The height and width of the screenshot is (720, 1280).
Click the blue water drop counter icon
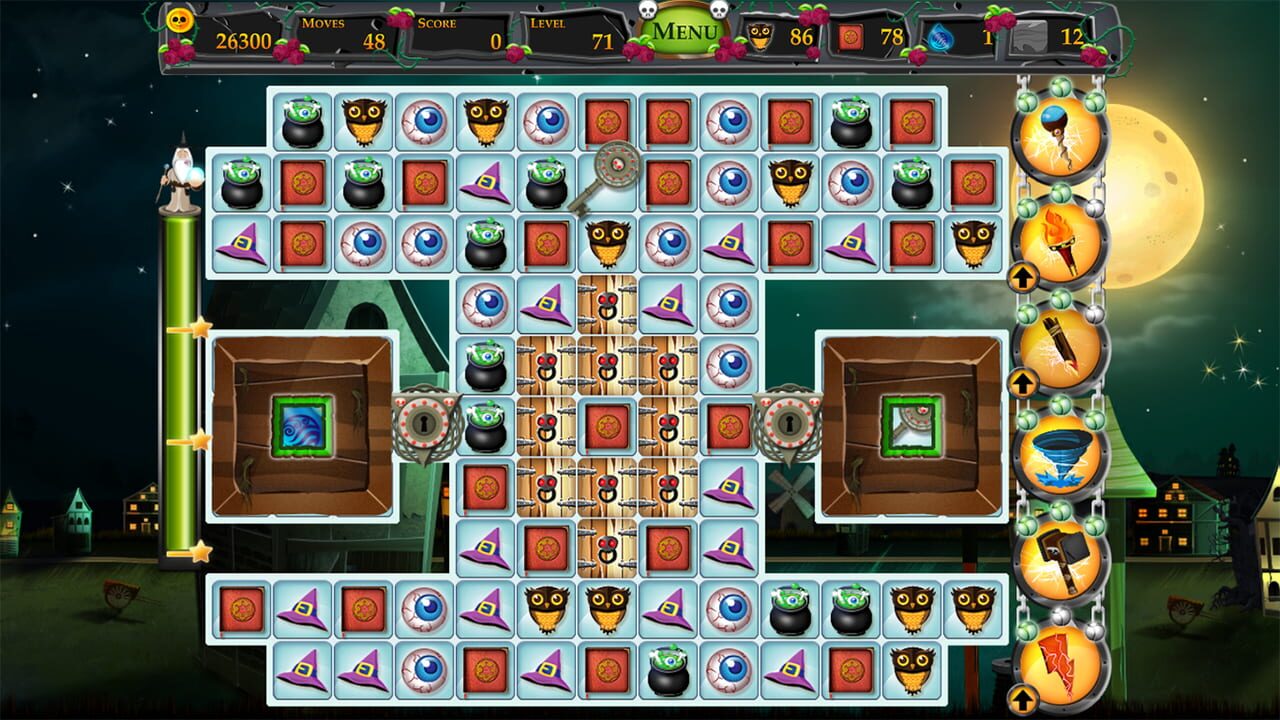[938, 38]
